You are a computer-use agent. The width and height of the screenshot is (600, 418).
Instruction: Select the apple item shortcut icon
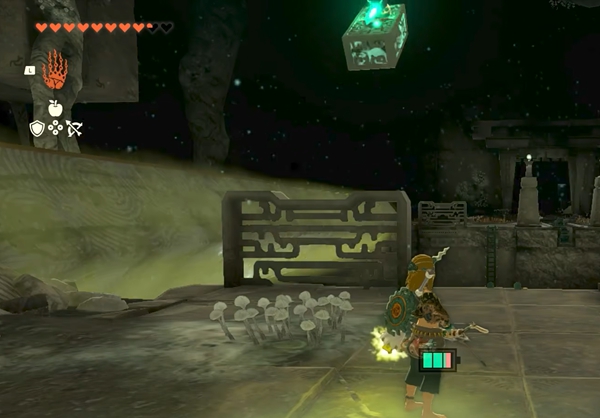[x=55, y=107]
